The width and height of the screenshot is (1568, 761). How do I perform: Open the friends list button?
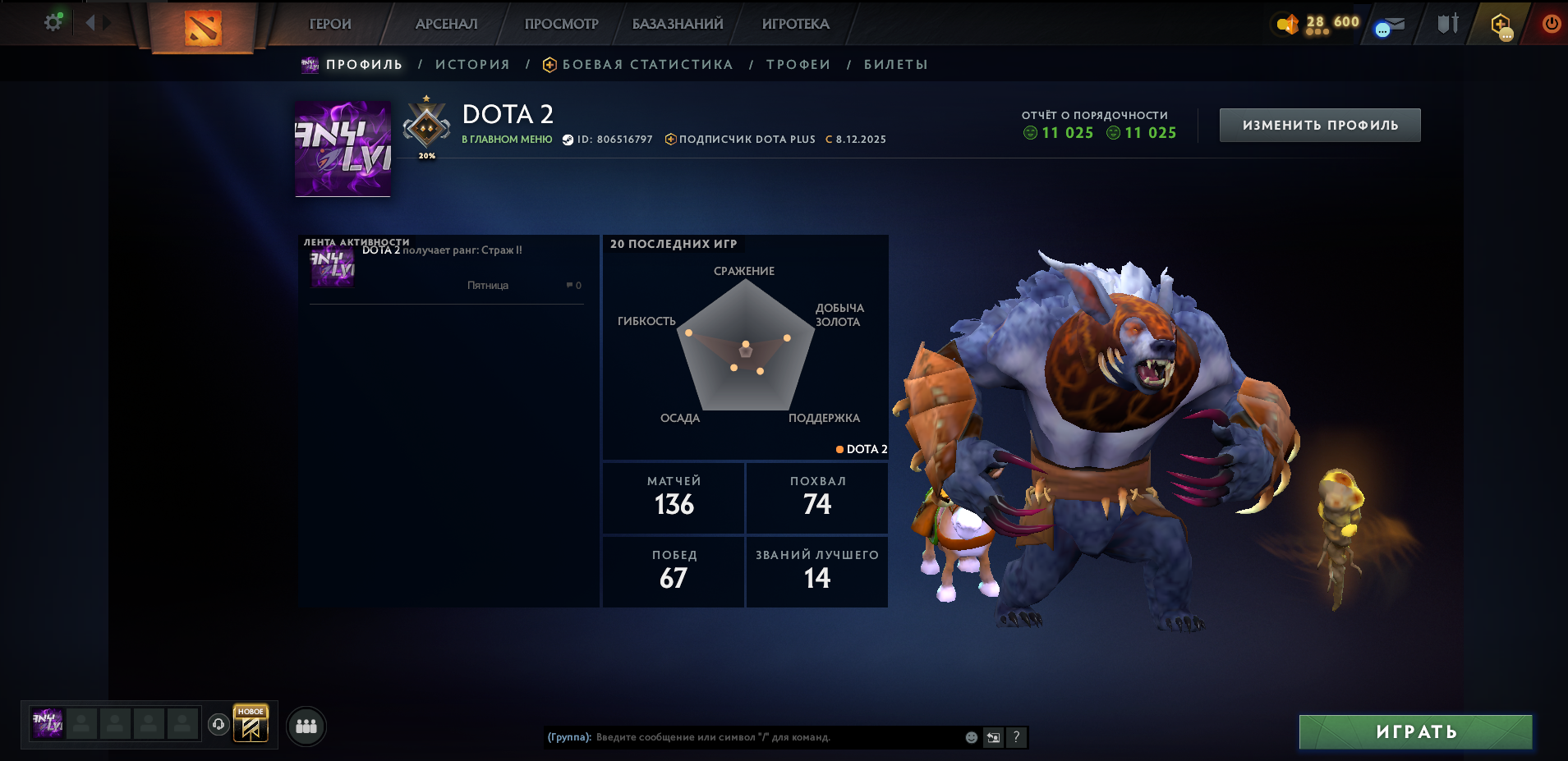[x=306, y=727]
